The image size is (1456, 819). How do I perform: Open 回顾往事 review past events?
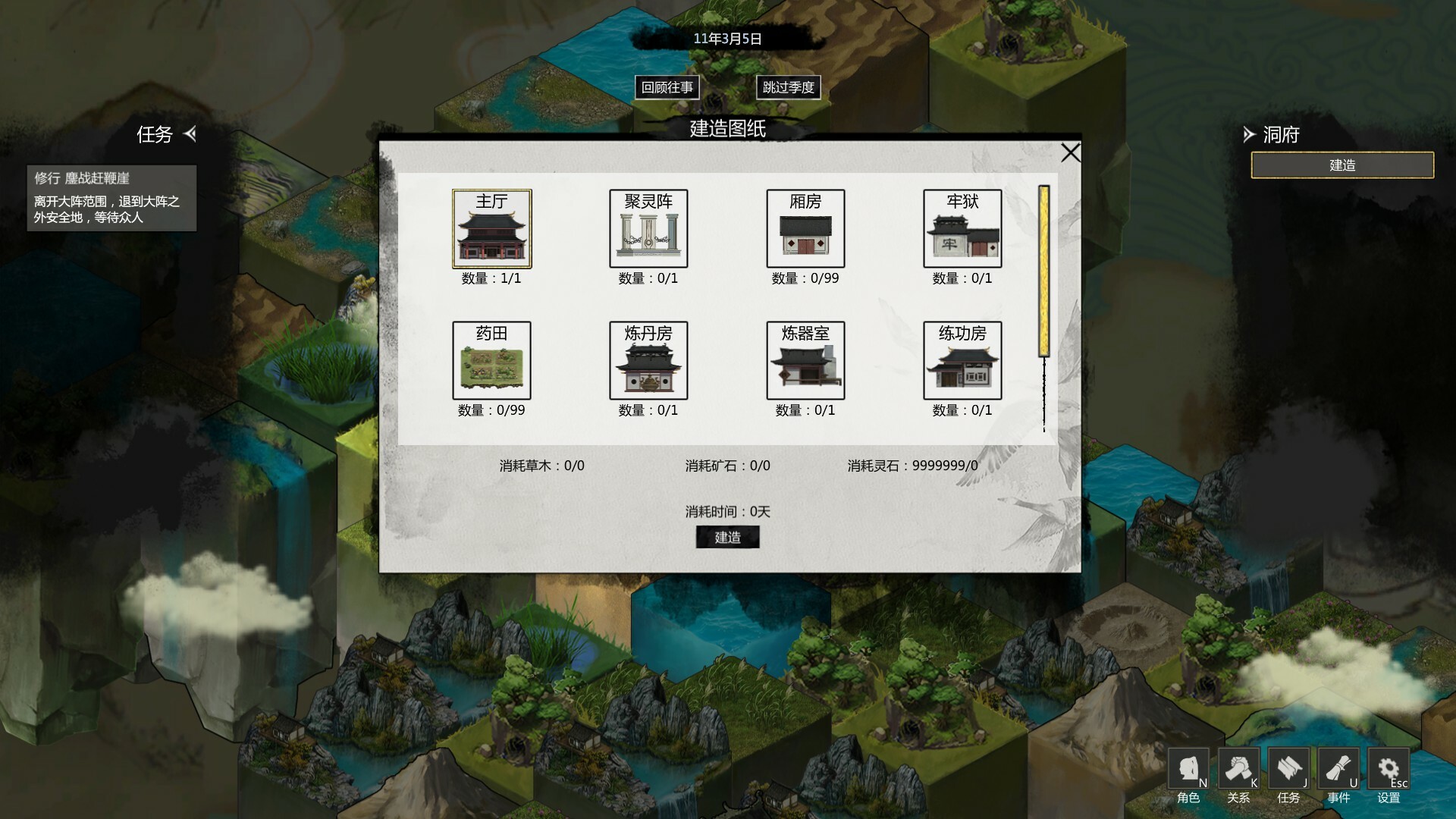[x=667, y=87]
